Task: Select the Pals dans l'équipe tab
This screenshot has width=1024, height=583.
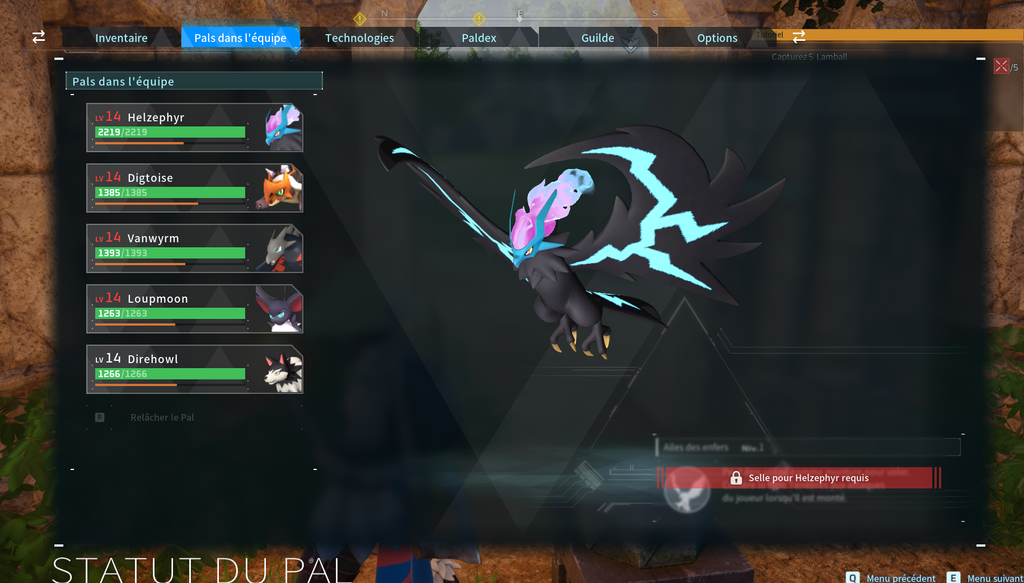Action: (x=240, y=38)
